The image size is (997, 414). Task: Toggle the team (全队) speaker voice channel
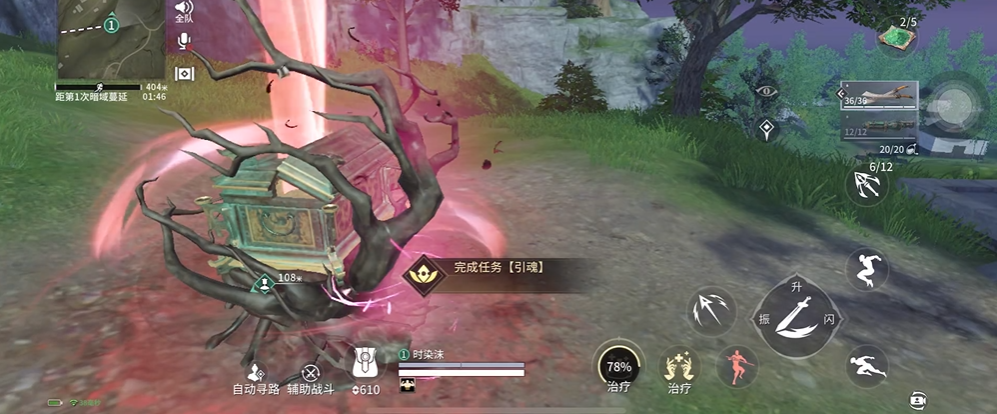tap(184, 10)
